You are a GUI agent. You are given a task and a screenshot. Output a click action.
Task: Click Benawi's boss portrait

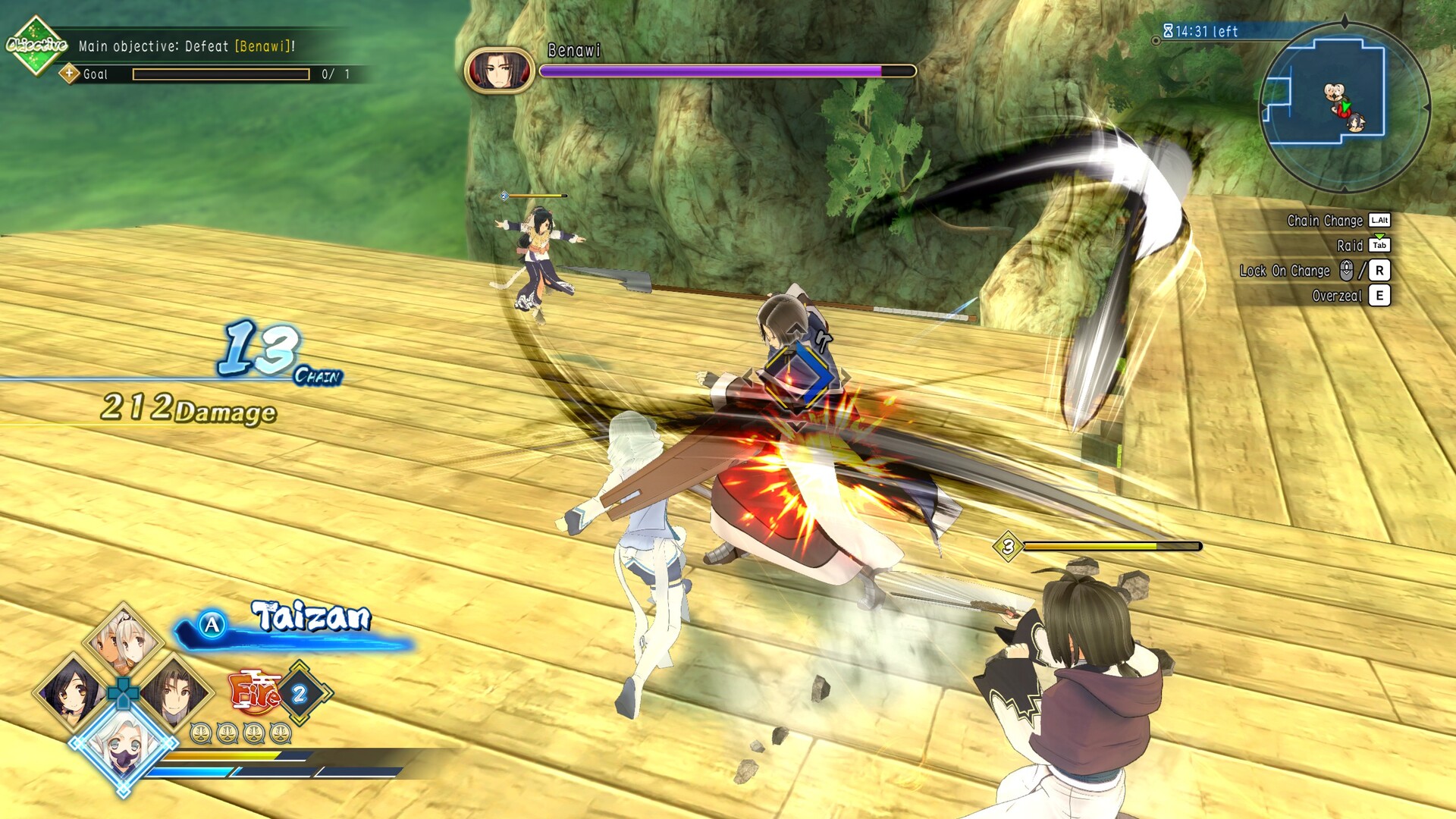[x=499, y=71]
